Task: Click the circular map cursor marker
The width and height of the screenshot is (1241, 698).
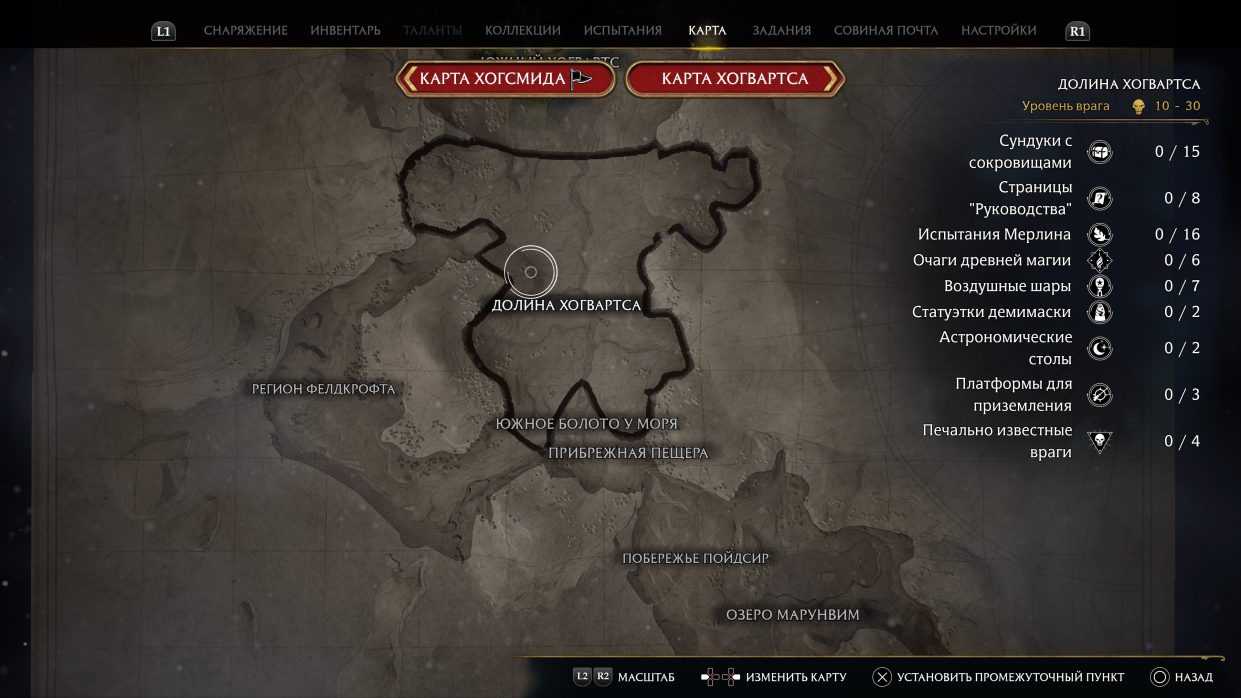Action: [530, 272]
